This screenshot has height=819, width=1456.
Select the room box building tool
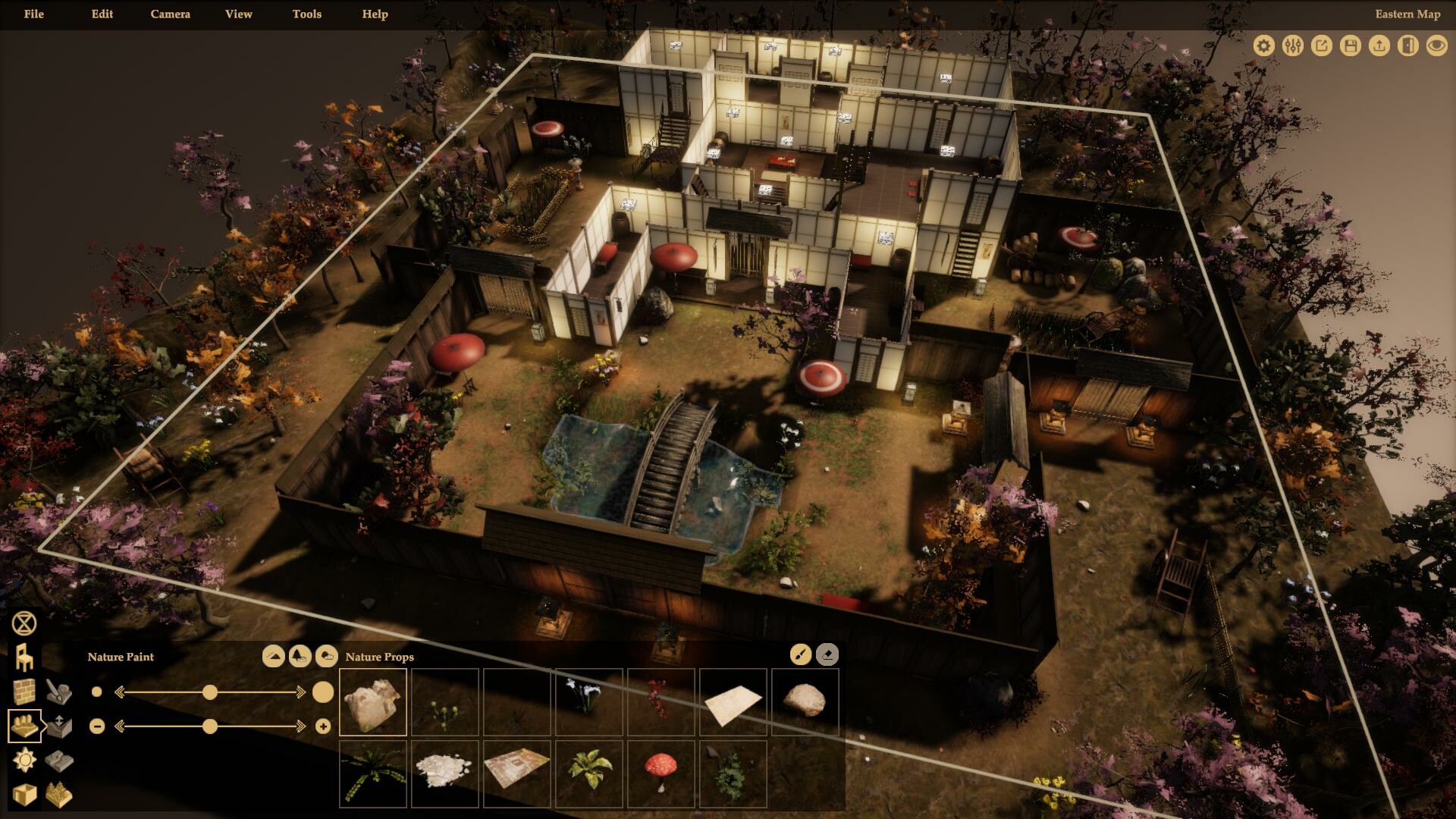pos(24,793)
